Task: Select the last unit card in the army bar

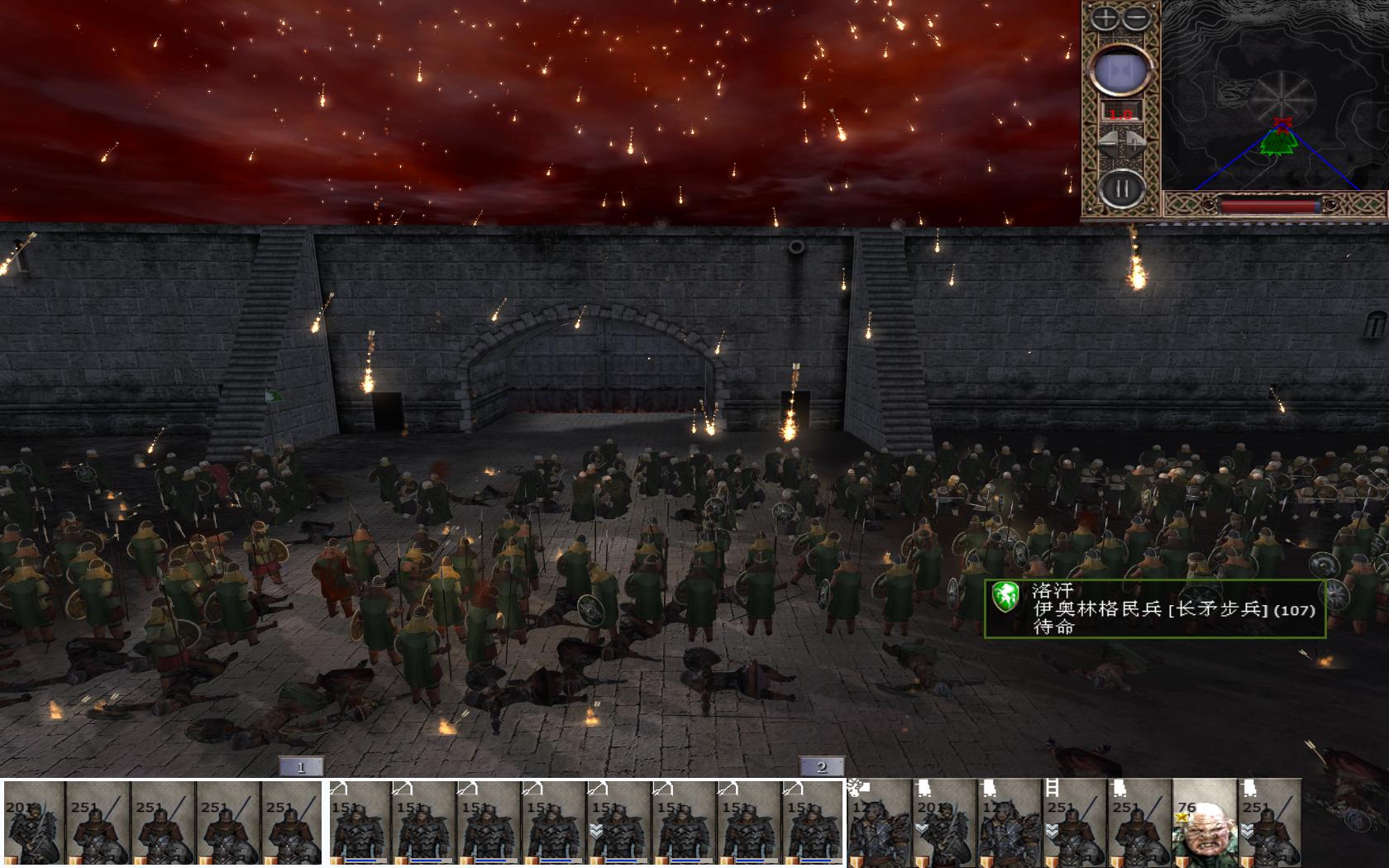Action: pos(1269,823)
